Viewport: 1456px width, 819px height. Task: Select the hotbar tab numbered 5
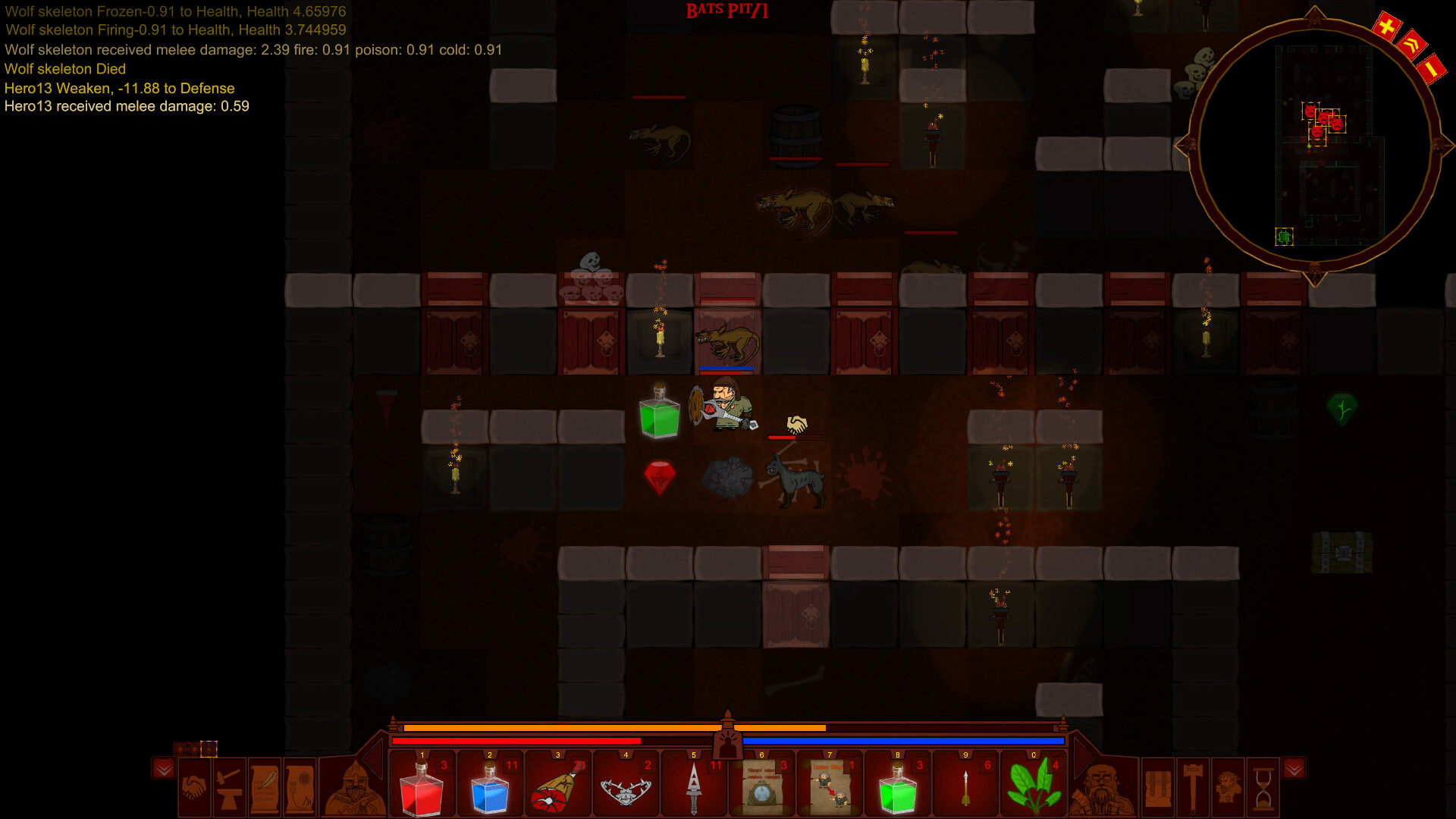click(x=694, y=755)
